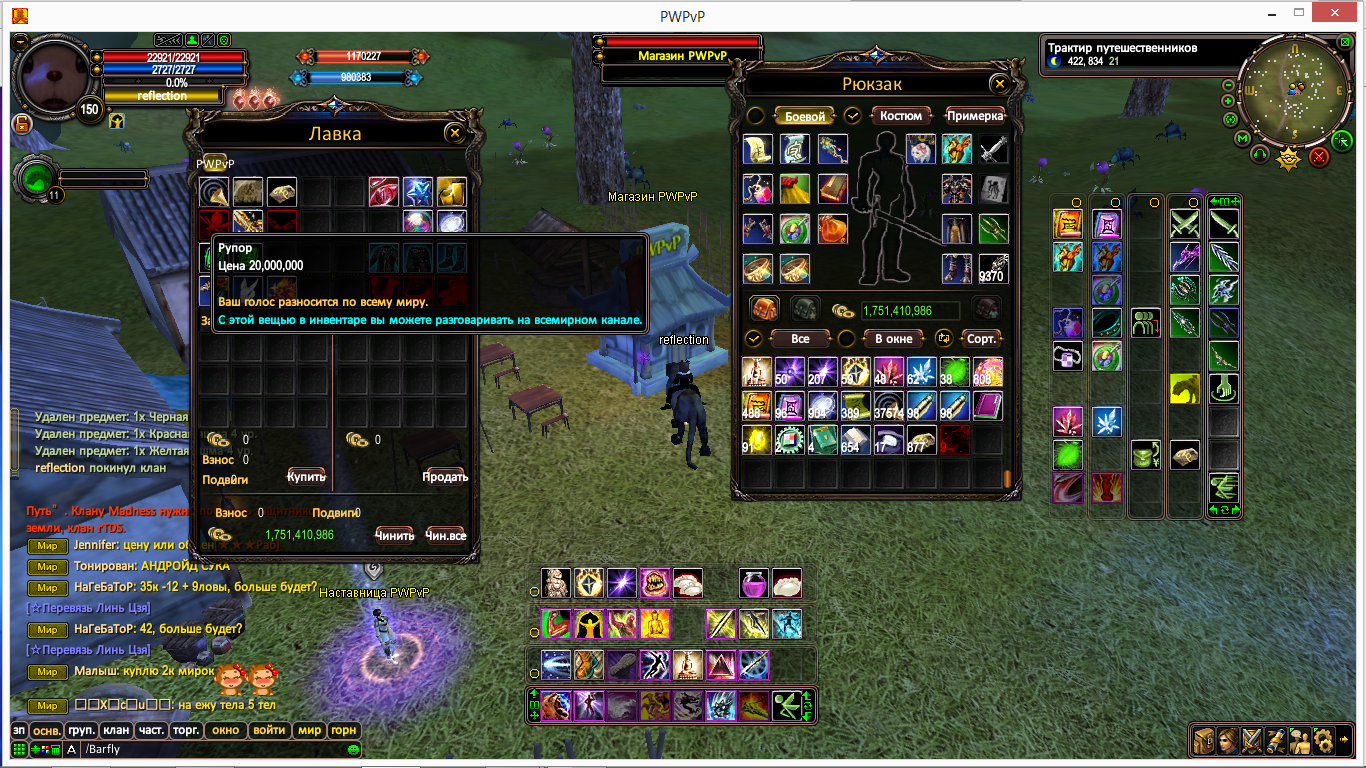The height and width of the screenshot is (768, 1366).
Task: Maximize the PWPvP window
Action: pyautogui.click(x=1298, y=13)
